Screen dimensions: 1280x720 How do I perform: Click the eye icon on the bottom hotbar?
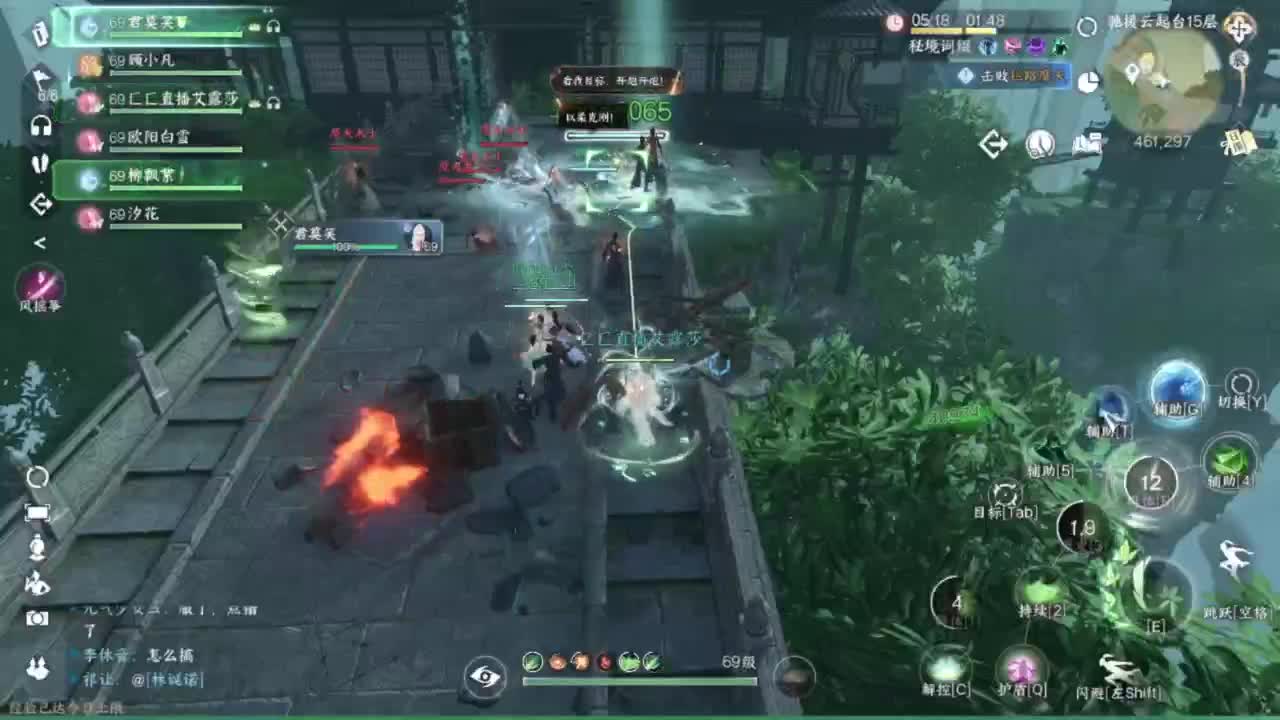click(487, 676)
